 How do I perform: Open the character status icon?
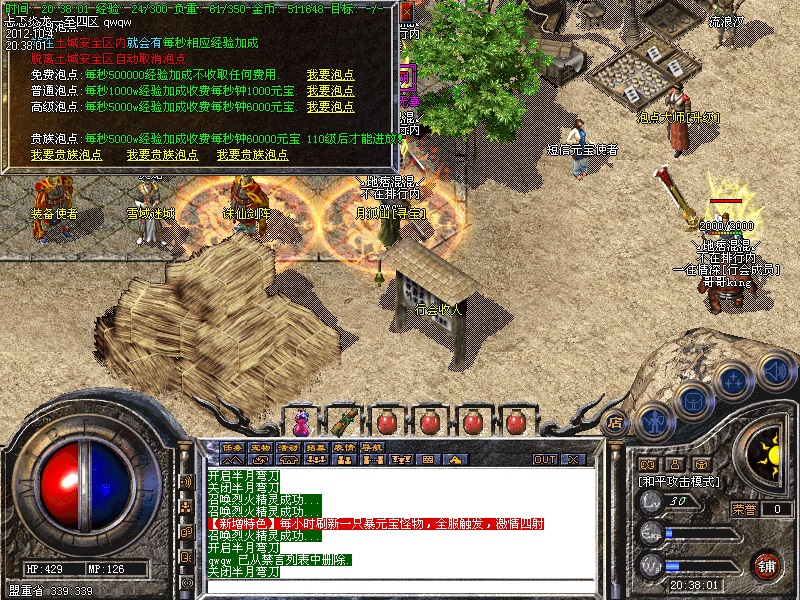click(655, 420)
